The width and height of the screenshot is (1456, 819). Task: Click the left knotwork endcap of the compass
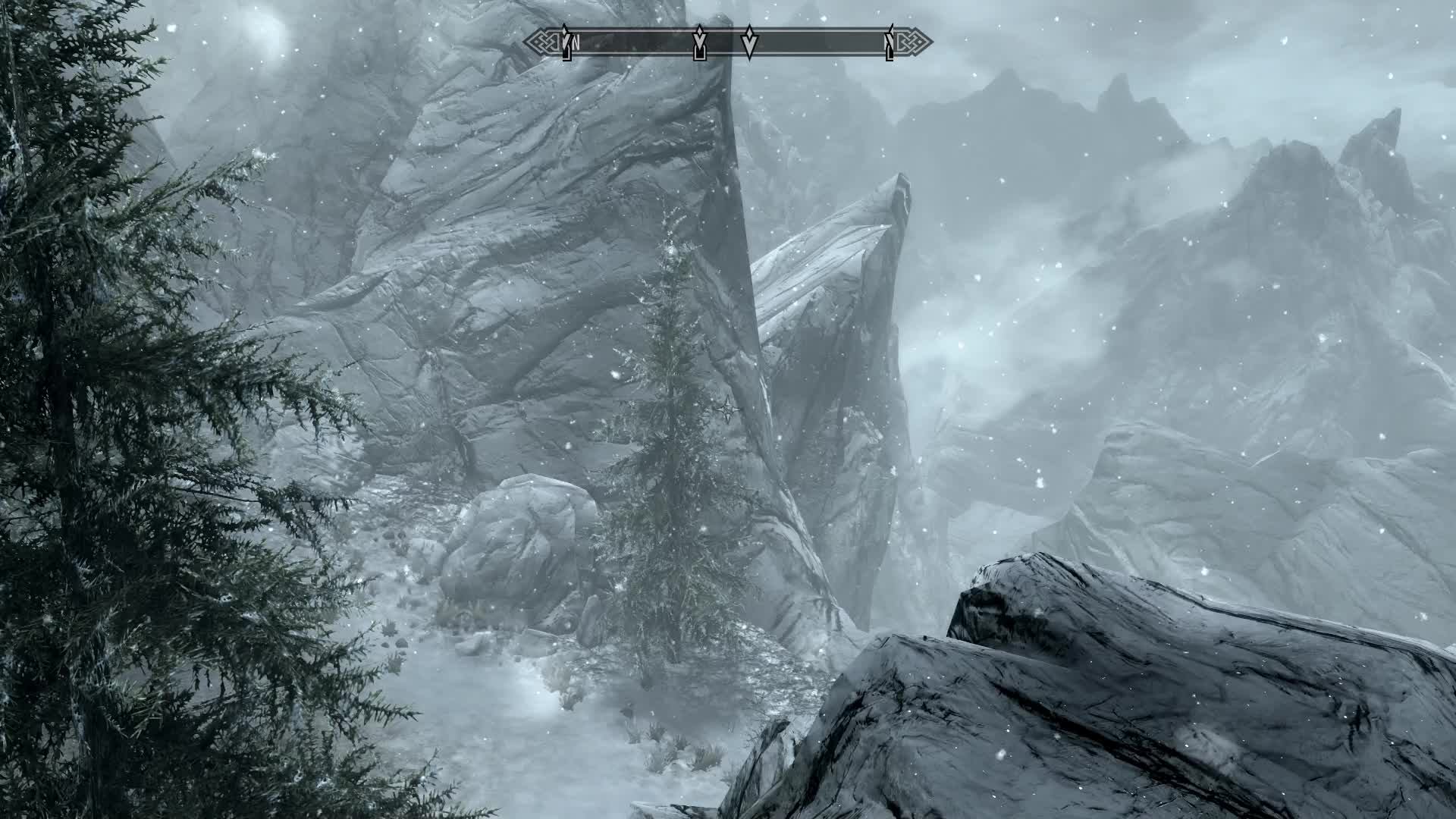[x=540, y=42]
